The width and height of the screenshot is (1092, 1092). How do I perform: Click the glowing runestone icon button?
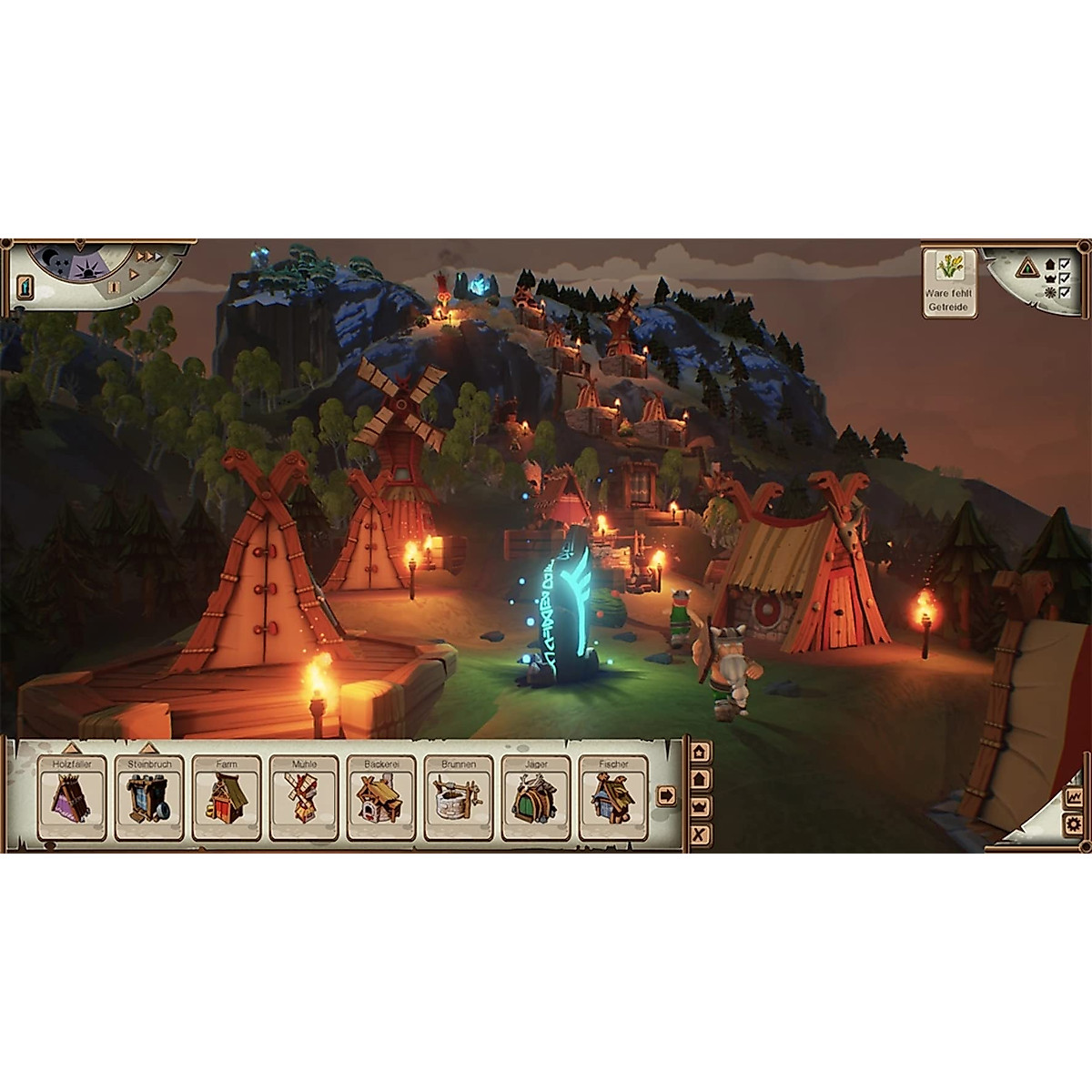click(x=25, y=288)
